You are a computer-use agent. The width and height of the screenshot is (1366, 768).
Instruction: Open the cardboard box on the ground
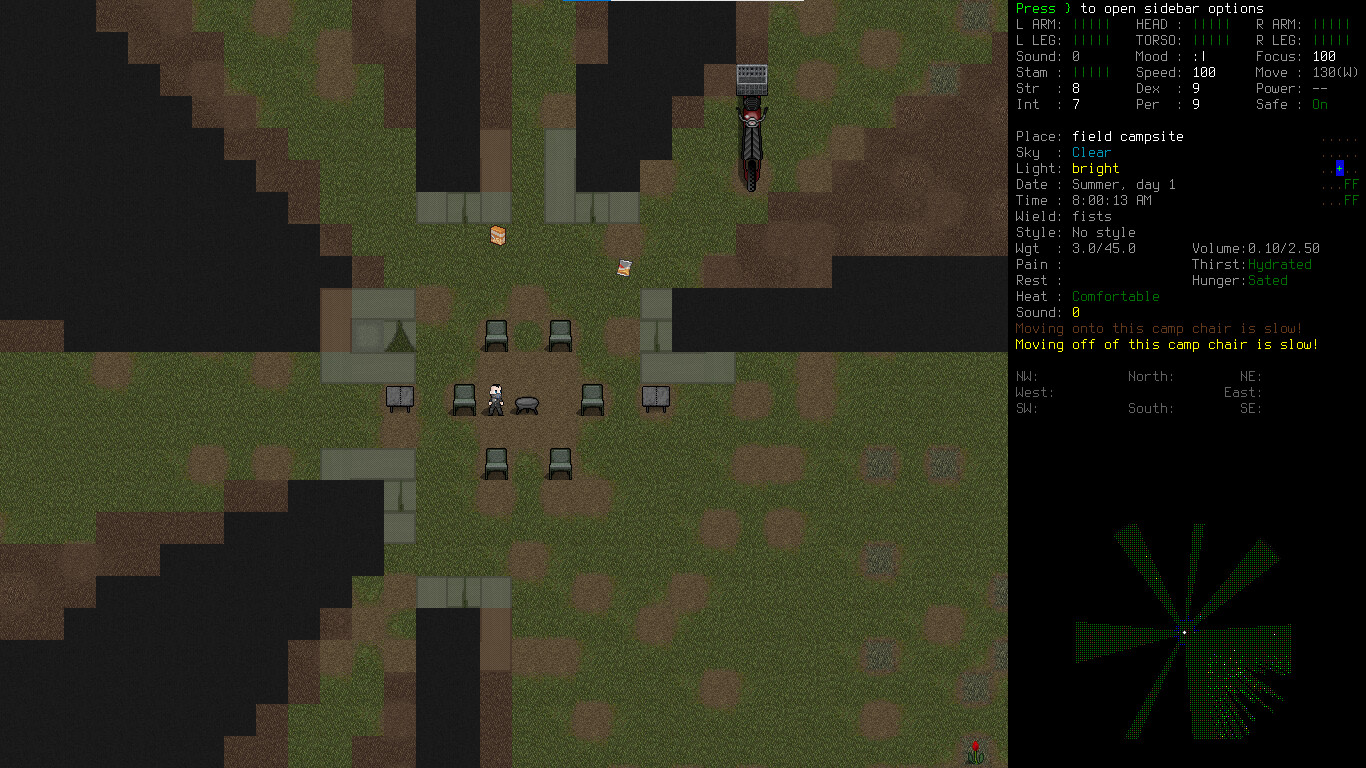tap(497, 236)
